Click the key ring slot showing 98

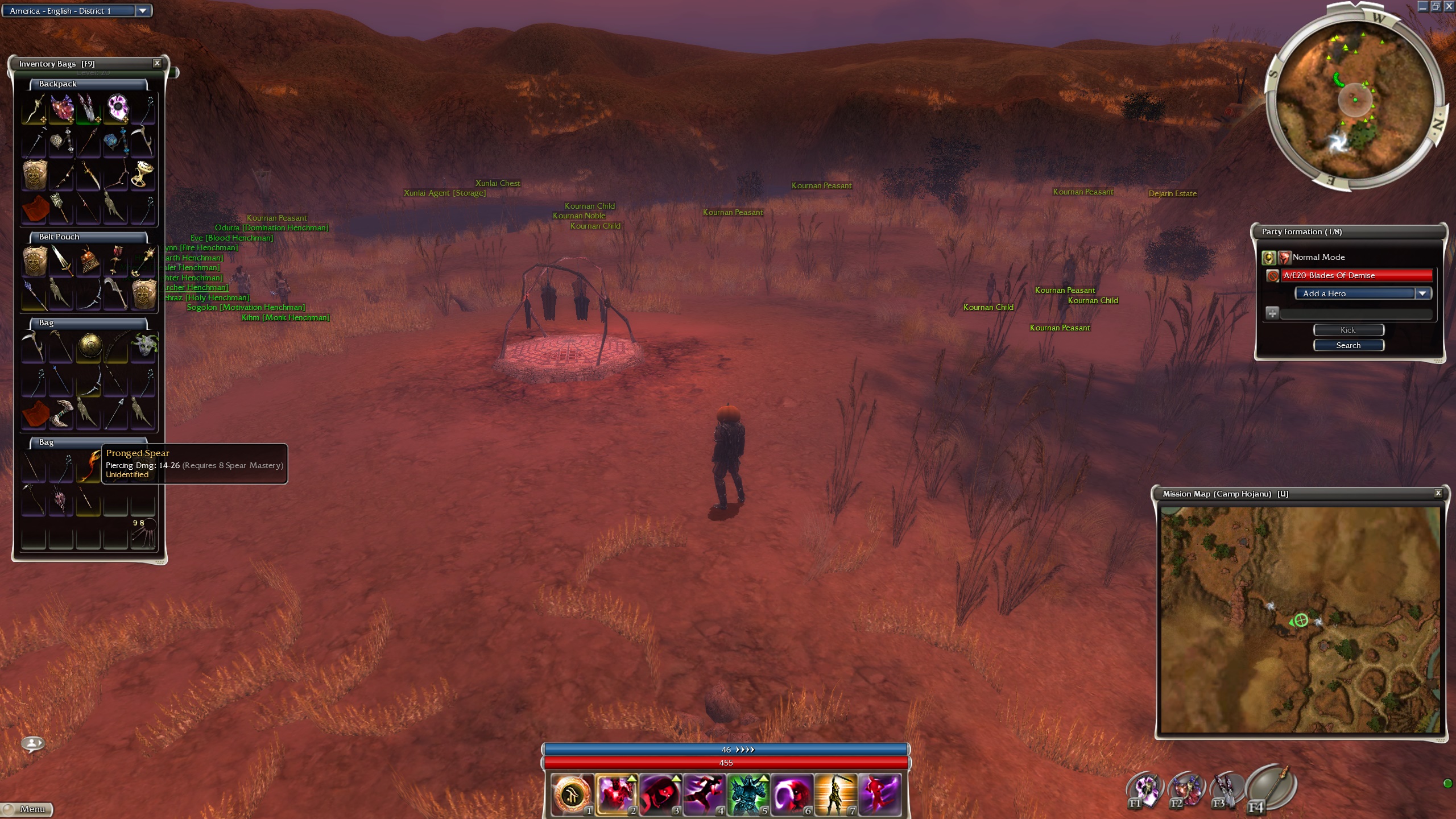(143, 534)
